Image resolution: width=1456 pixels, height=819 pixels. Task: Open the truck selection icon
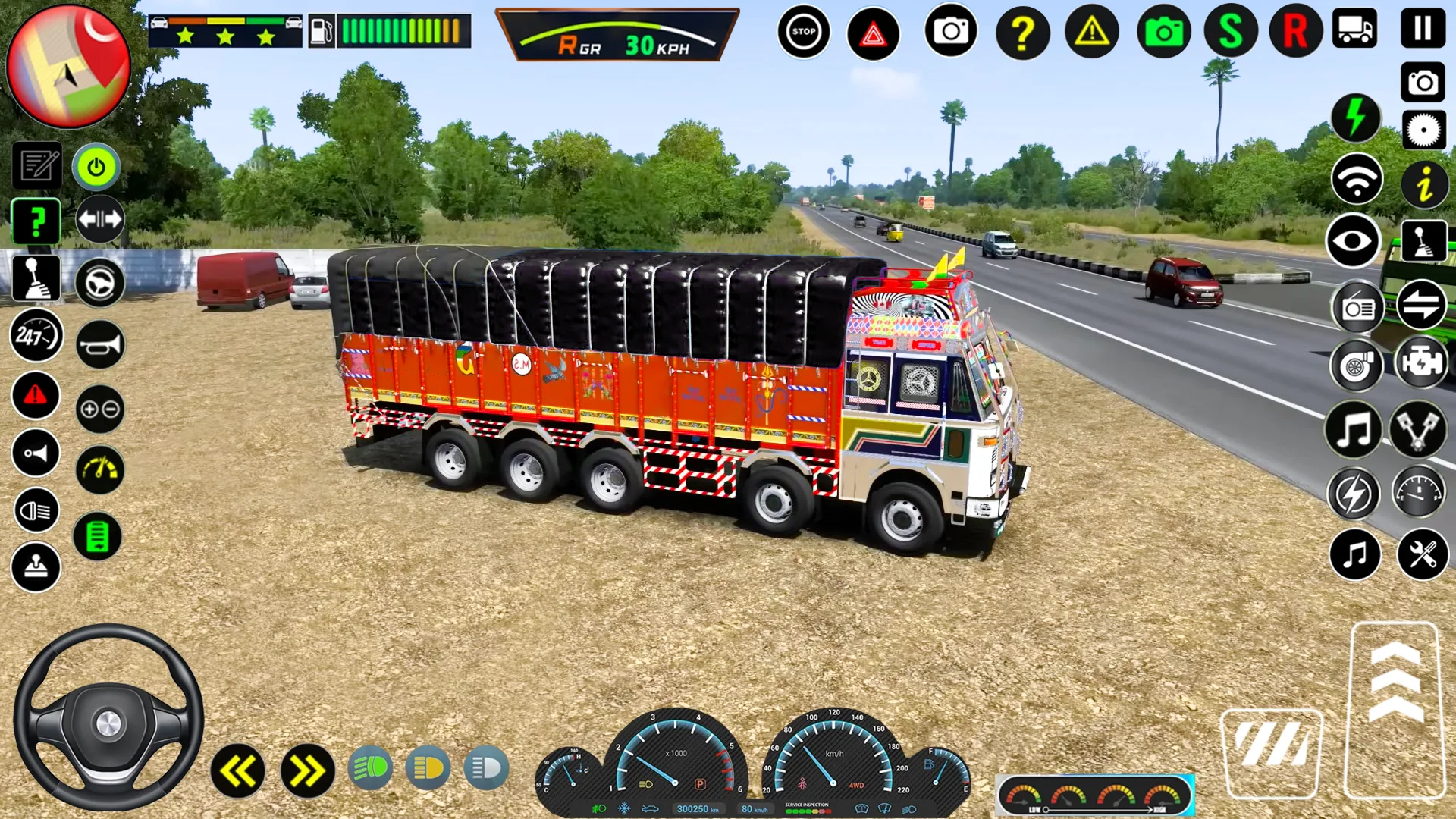tap(1354, 30)
